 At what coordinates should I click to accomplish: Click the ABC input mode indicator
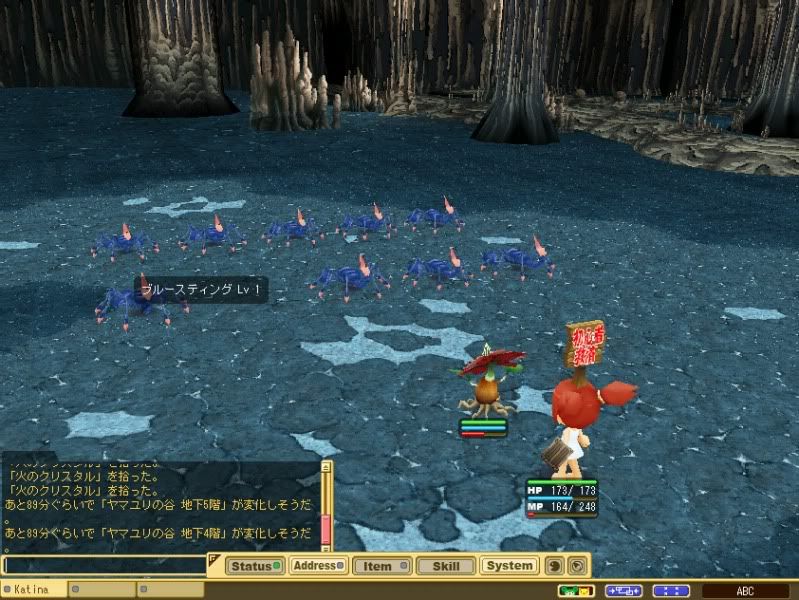pos(747,591)
